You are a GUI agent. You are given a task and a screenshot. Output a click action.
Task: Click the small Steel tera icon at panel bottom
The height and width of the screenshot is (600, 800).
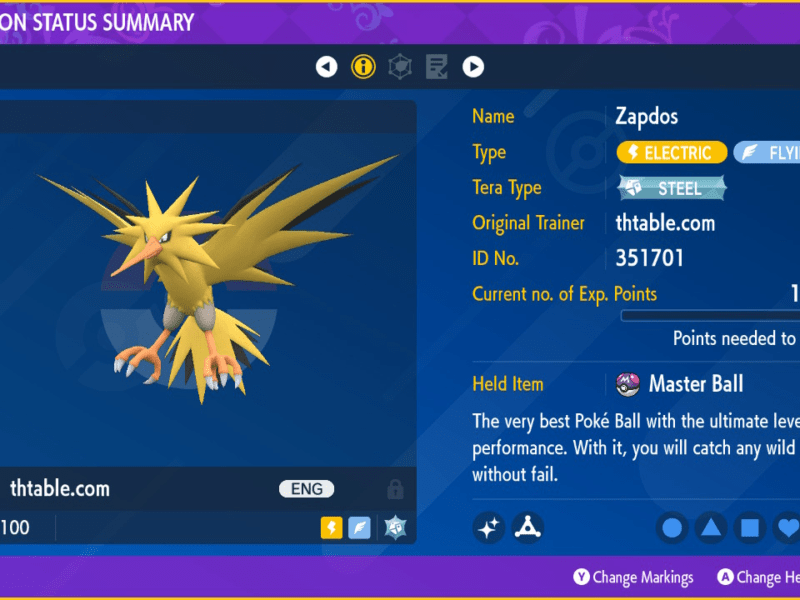(x=393, y=528)
